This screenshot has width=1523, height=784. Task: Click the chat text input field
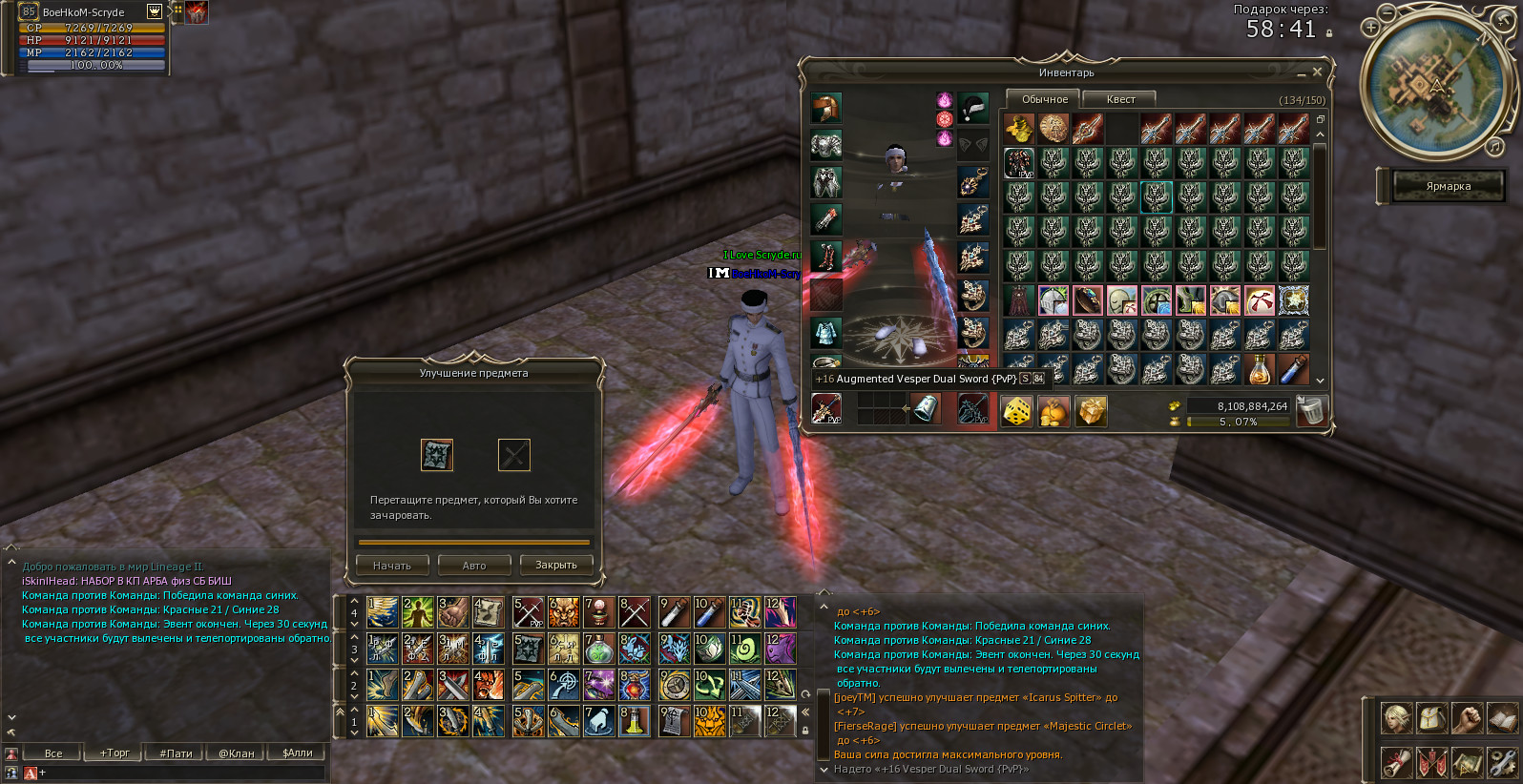pos(181,773)
